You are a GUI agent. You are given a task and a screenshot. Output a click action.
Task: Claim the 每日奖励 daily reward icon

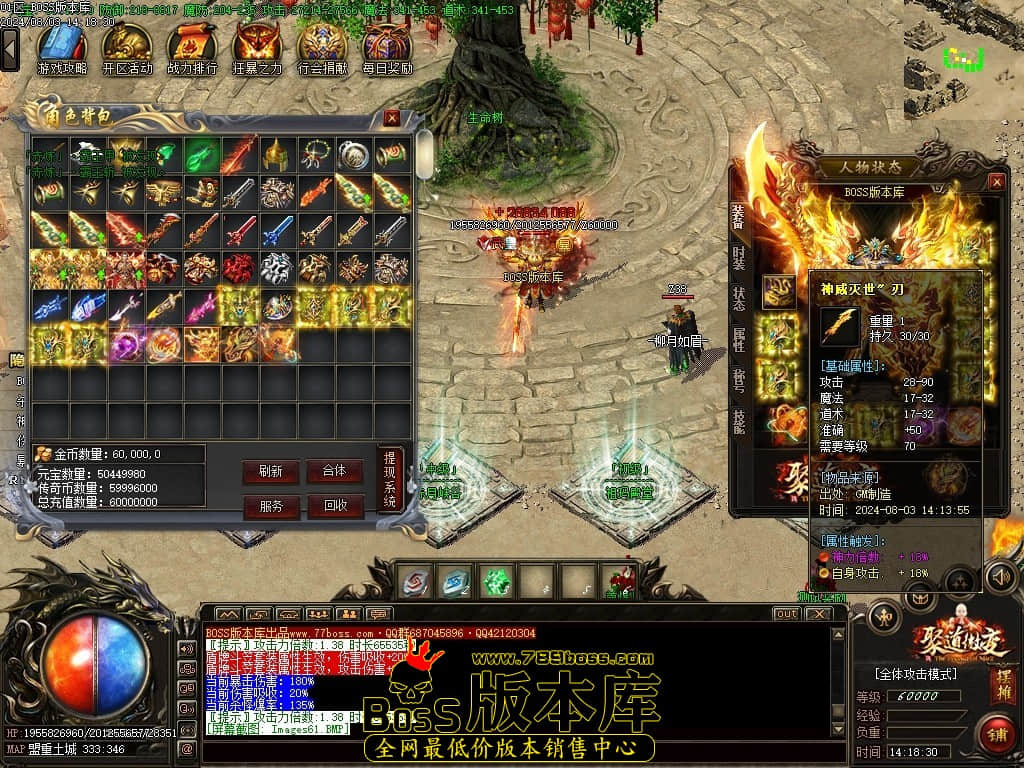pyautogui.click(x=387, y=48)
